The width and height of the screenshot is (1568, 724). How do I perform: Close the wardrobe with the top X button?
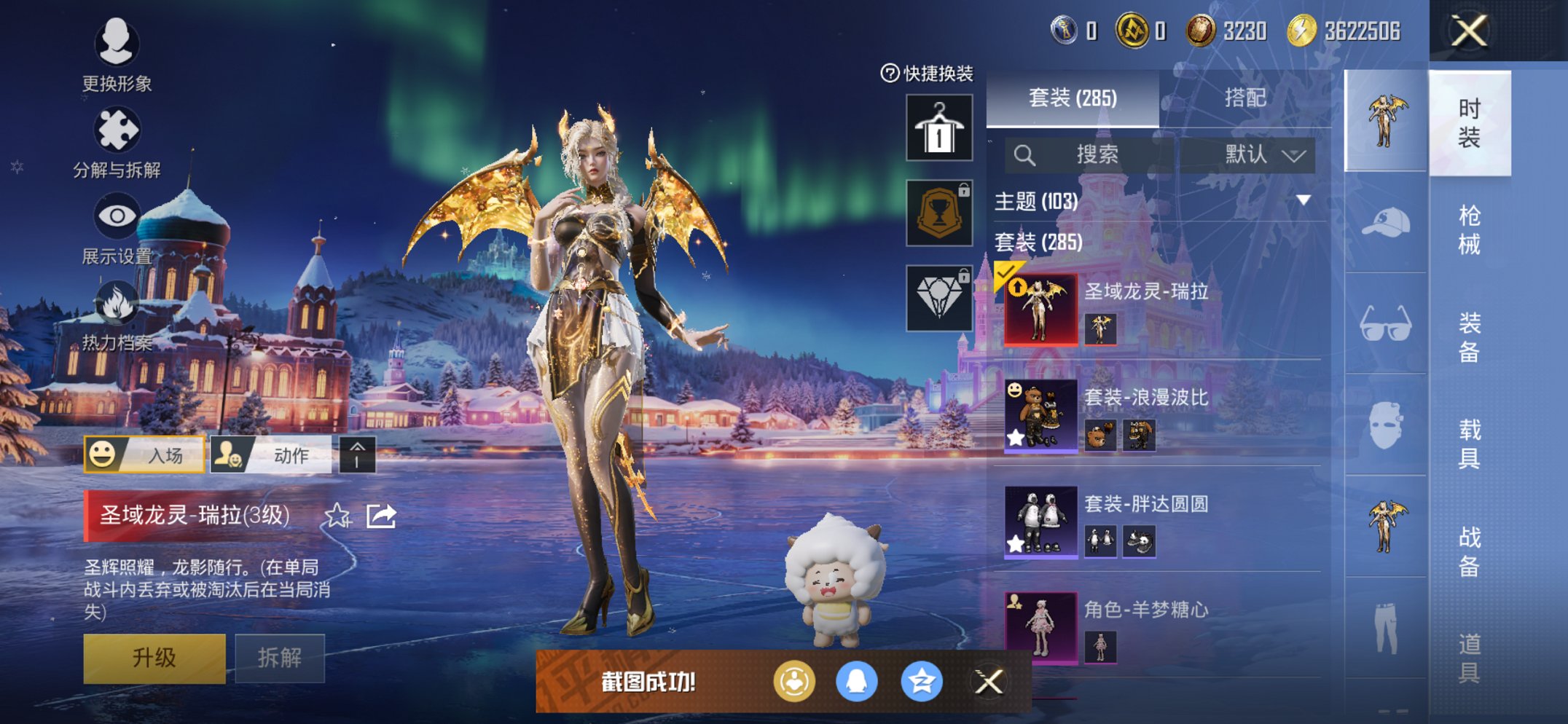(x=1469, y=31)
